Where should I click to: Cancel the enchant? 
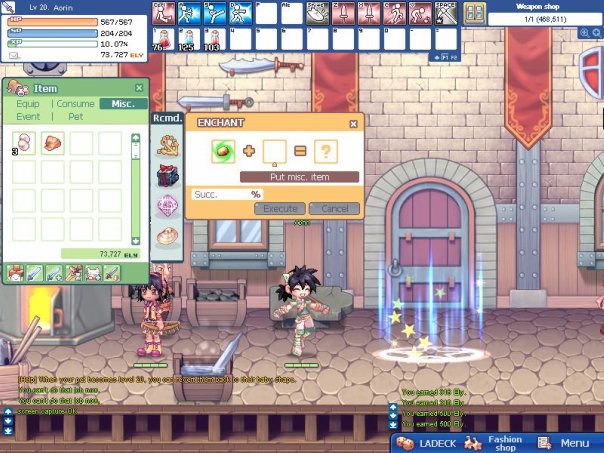(x=334, y=208)
